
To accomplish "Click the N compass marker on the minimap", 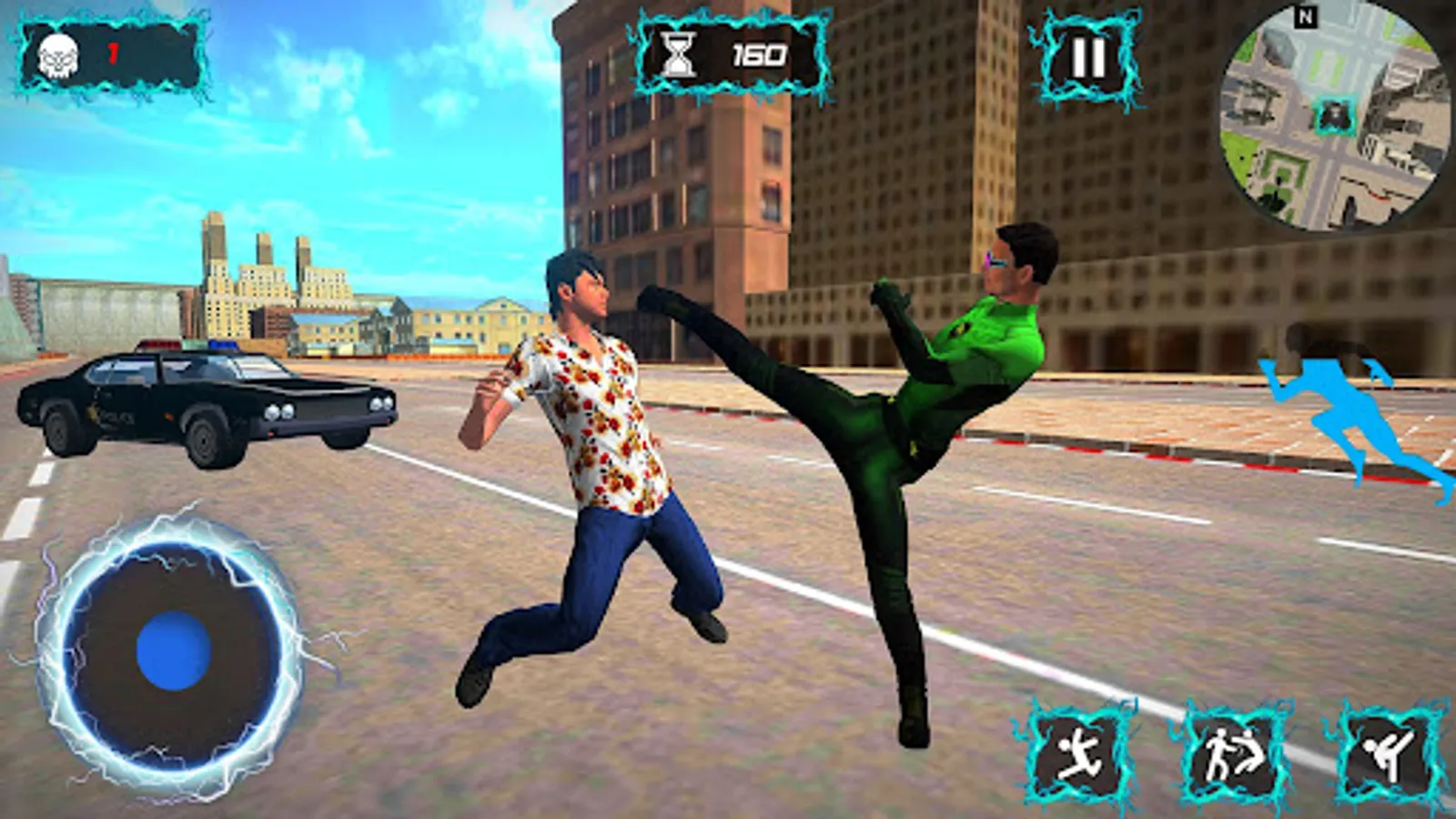I will click(1306, 16).
